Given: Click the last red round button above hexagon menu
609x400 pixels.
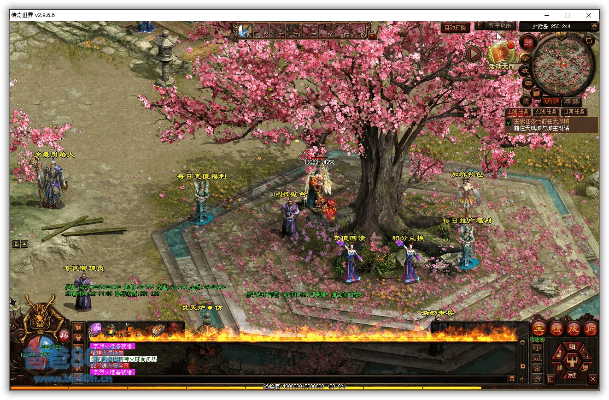Looking at the screenshot, I should (x=591, y=328).
